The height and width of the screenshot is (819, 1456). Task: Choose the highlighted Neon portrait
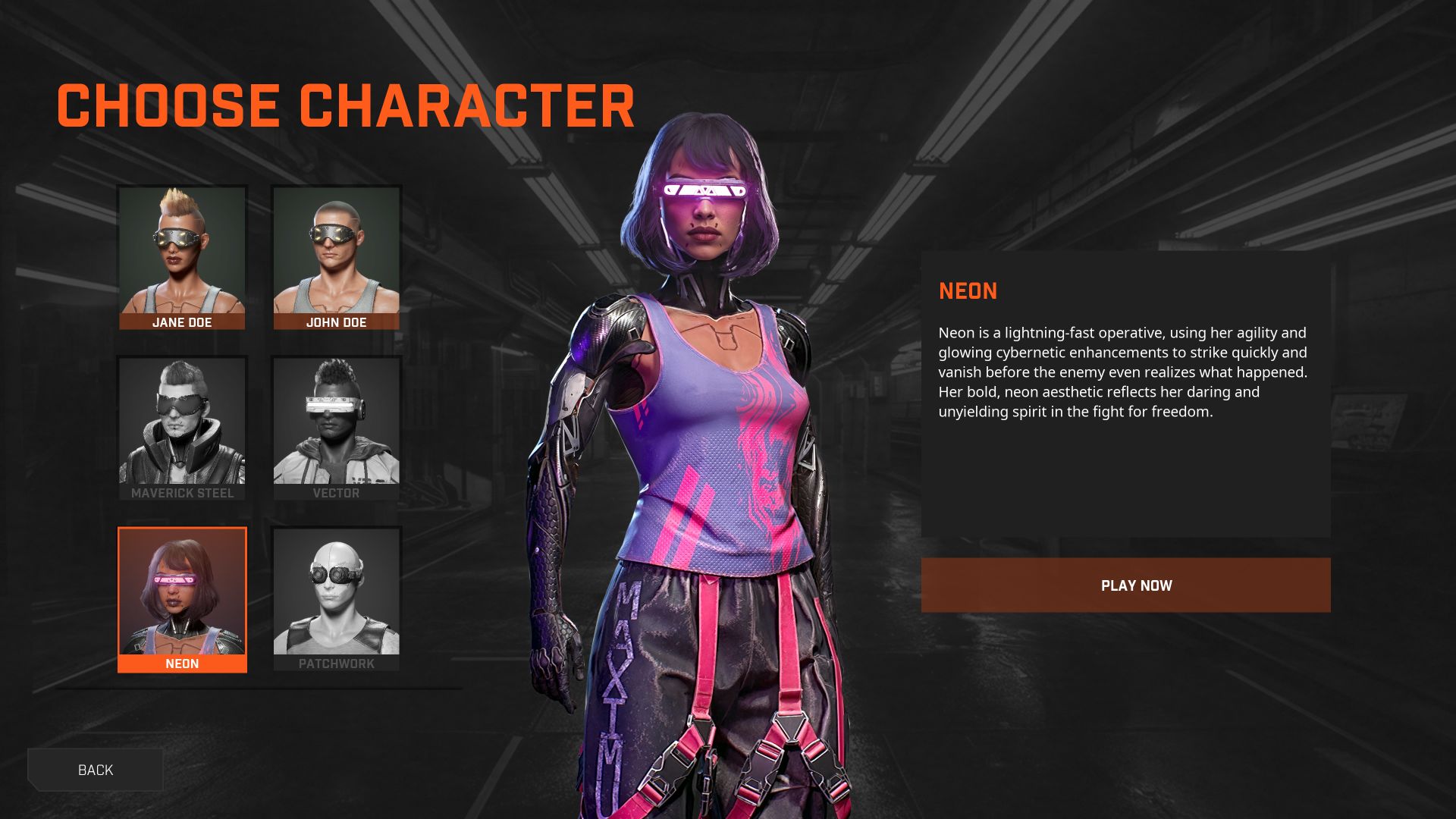(x=182, y=599)
